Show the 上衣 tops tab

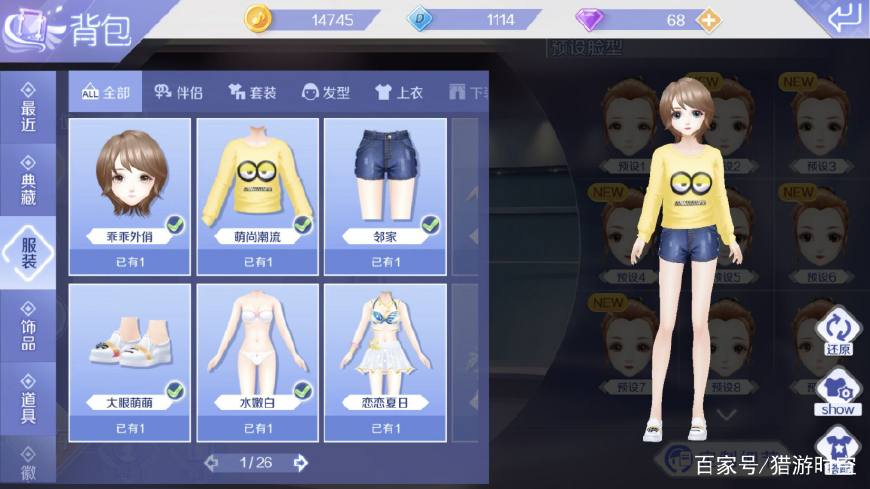tap(399, 93)
